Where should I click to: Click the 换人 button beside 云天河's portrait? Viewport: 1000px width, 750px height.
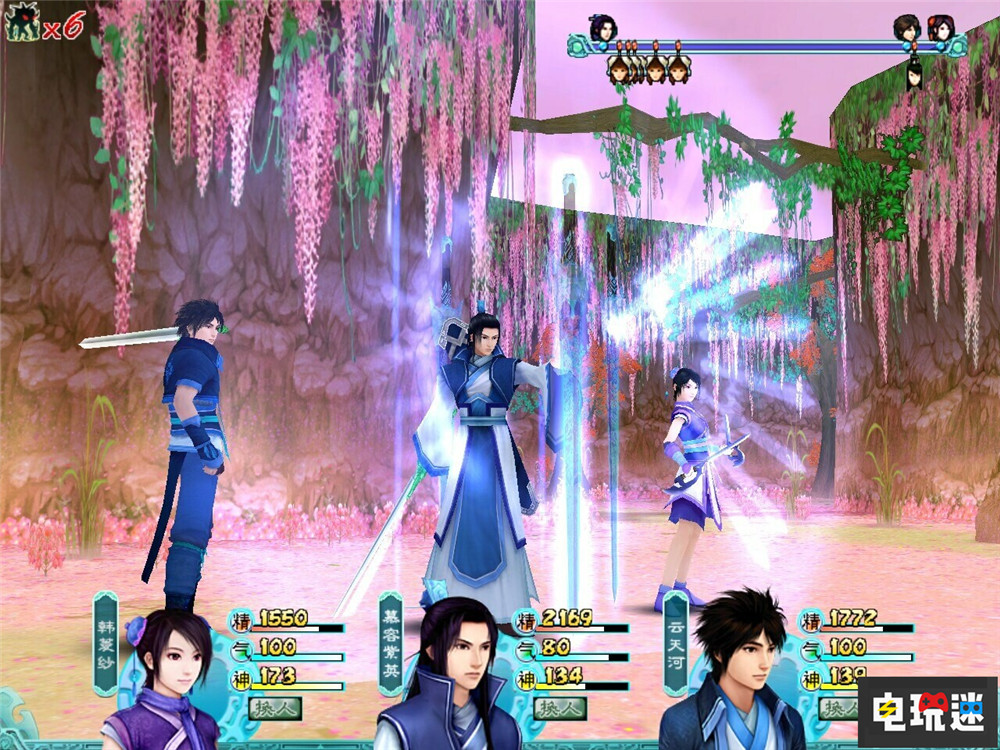click(838, 709)
